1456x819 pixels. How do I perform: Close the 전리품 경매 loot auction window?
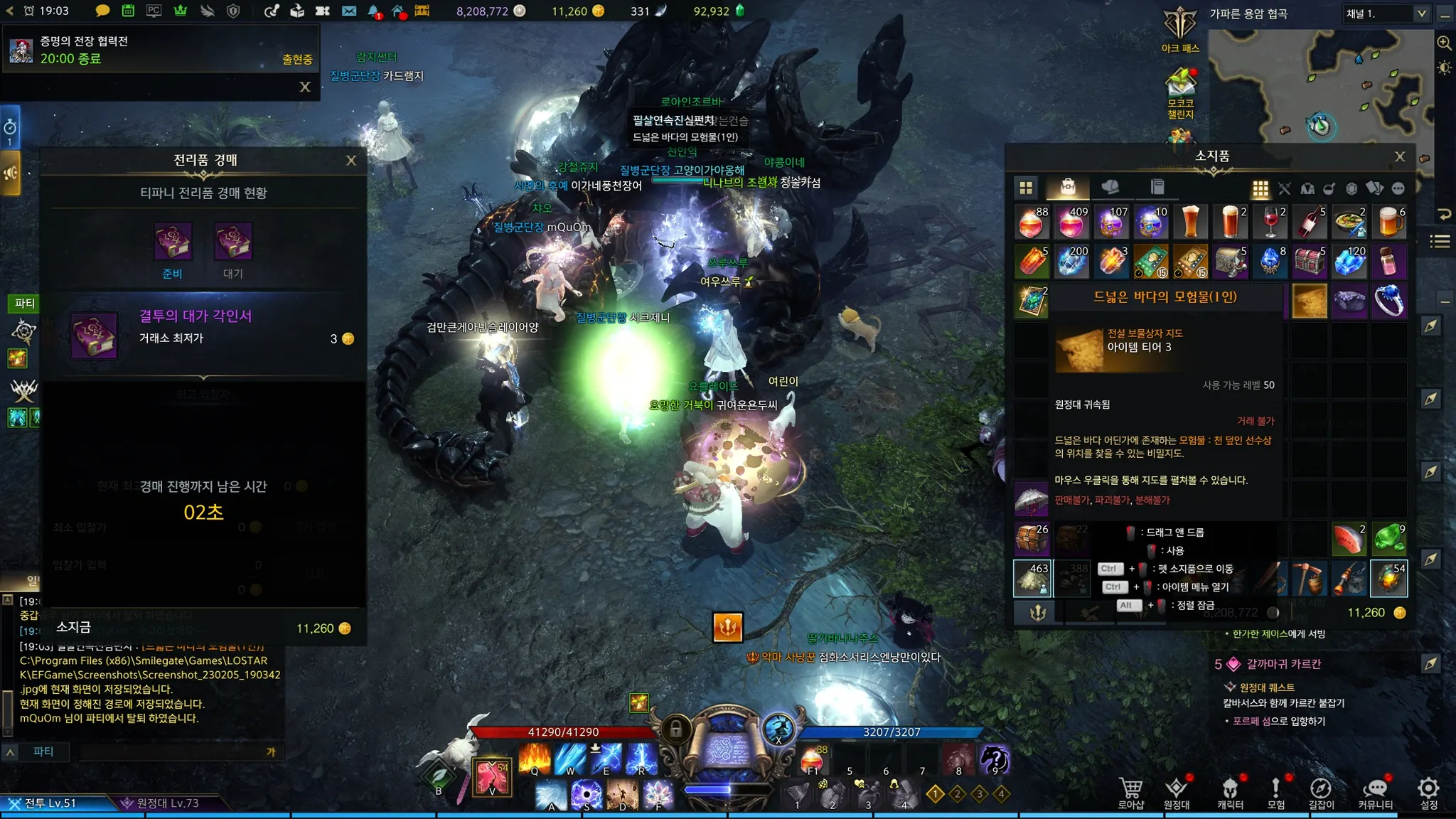point(351,161)
